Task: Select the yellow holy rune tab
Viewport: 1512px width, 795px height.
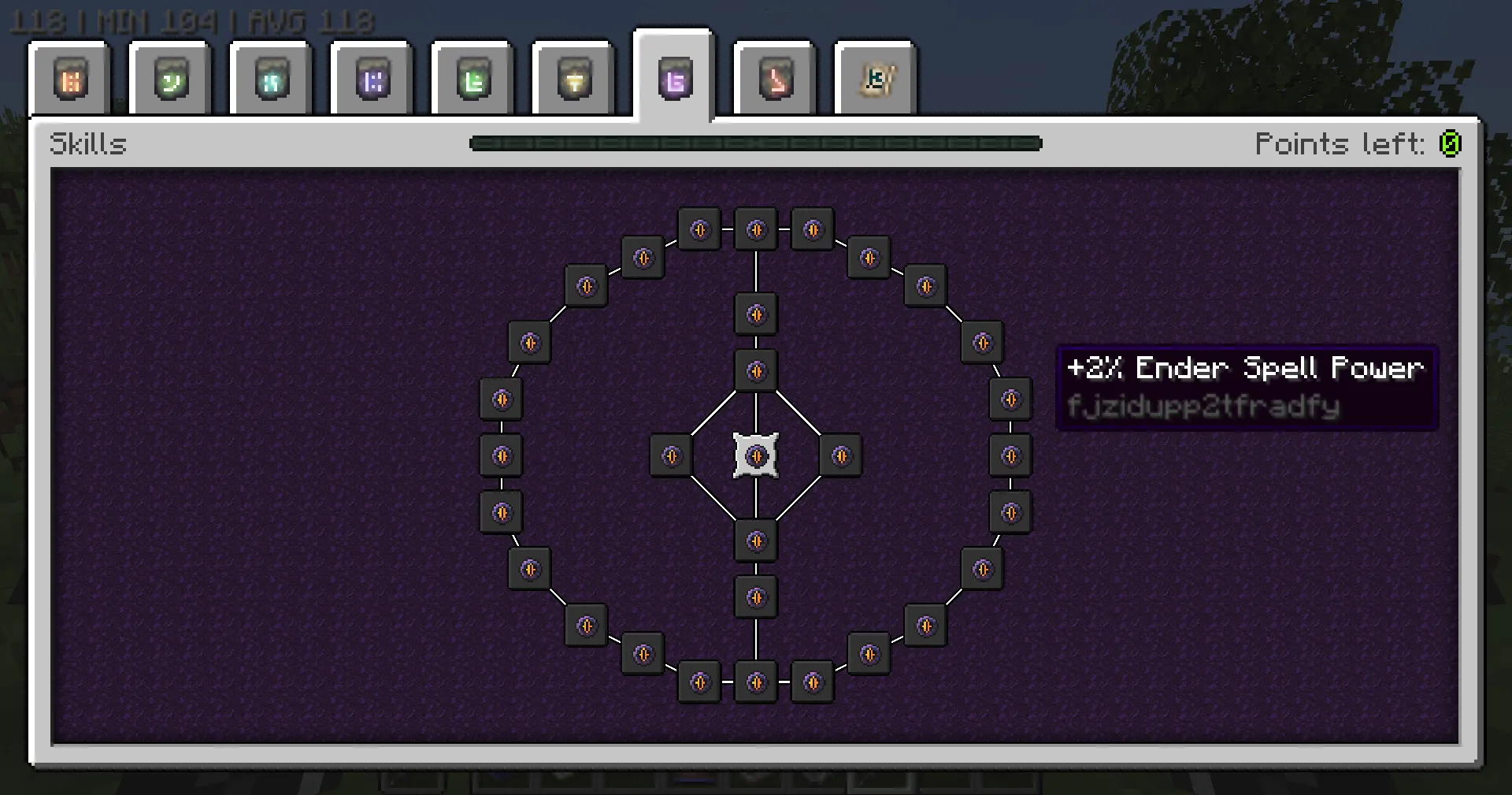Action: point(573,79)
